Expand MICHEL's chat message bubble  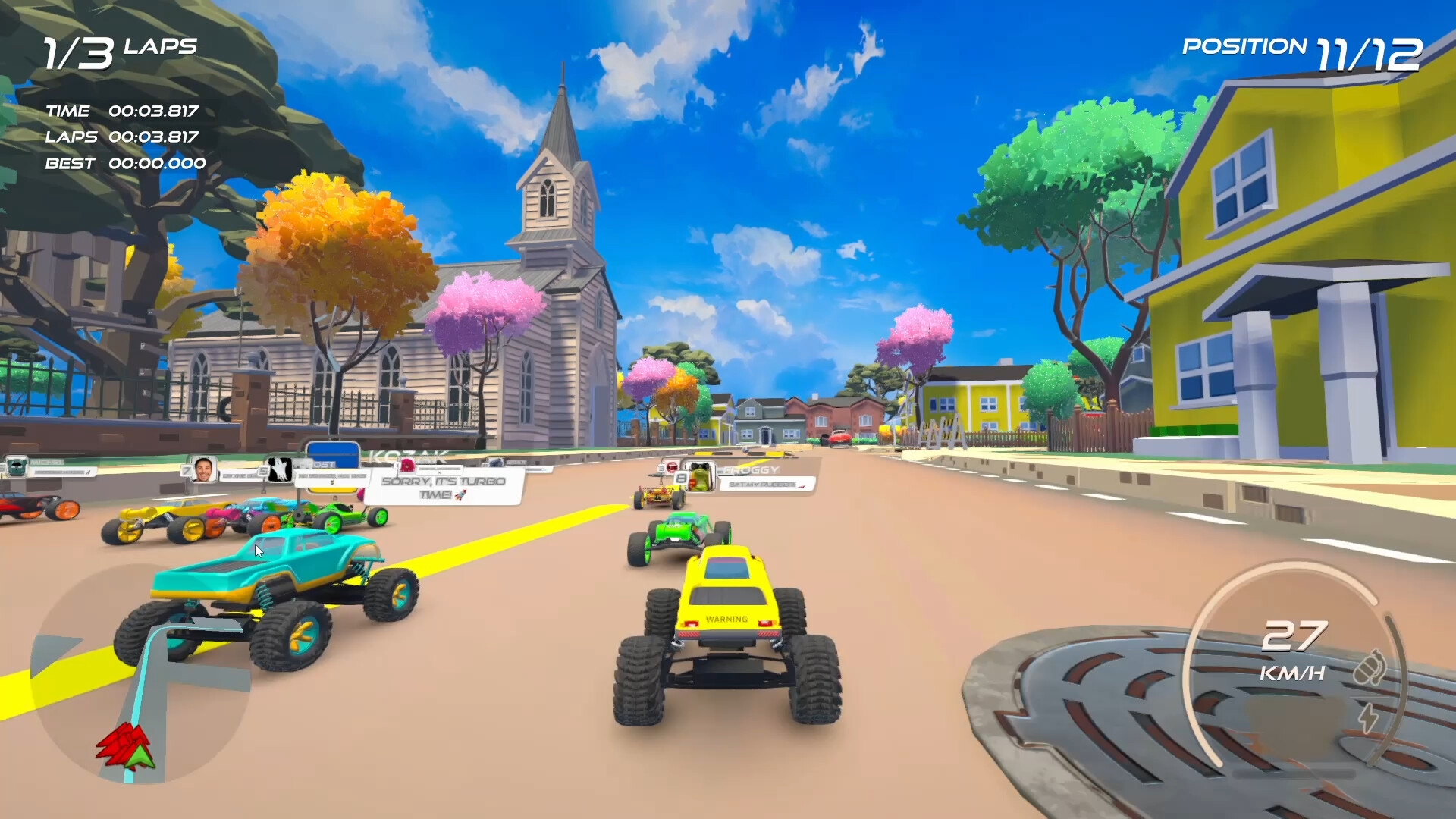click(61, 470)
